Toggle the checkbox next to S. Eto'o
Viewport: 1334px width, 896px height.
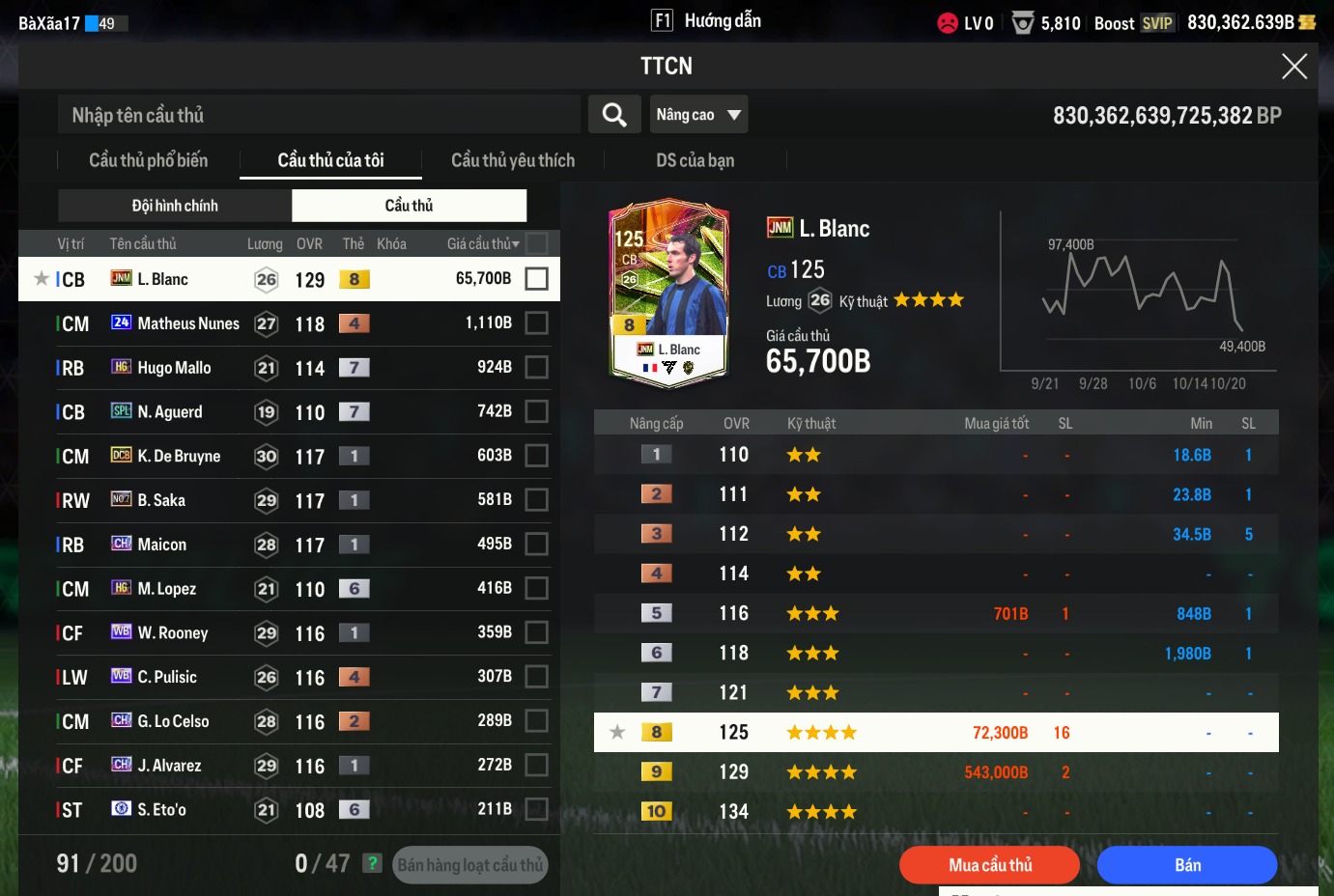[x=537, y=809]
